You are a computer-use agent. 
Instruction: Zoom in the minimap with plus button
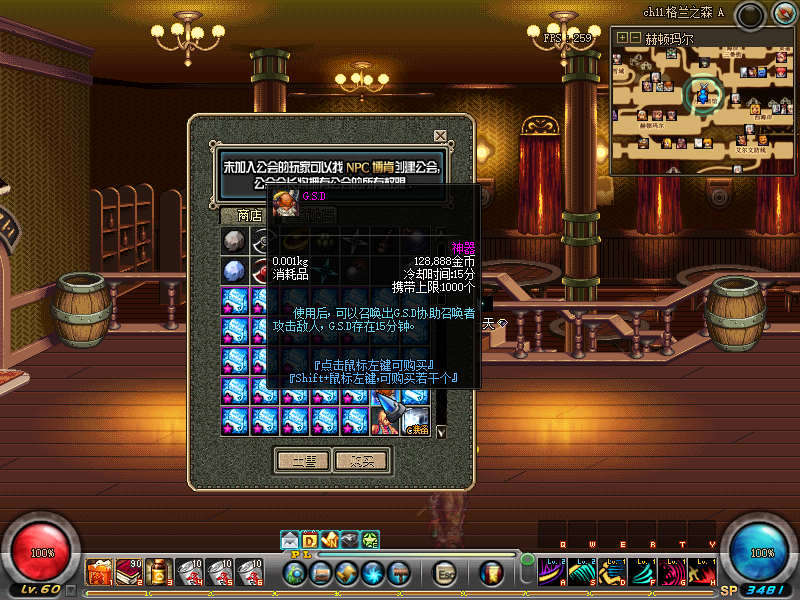(x=623, y=37)
